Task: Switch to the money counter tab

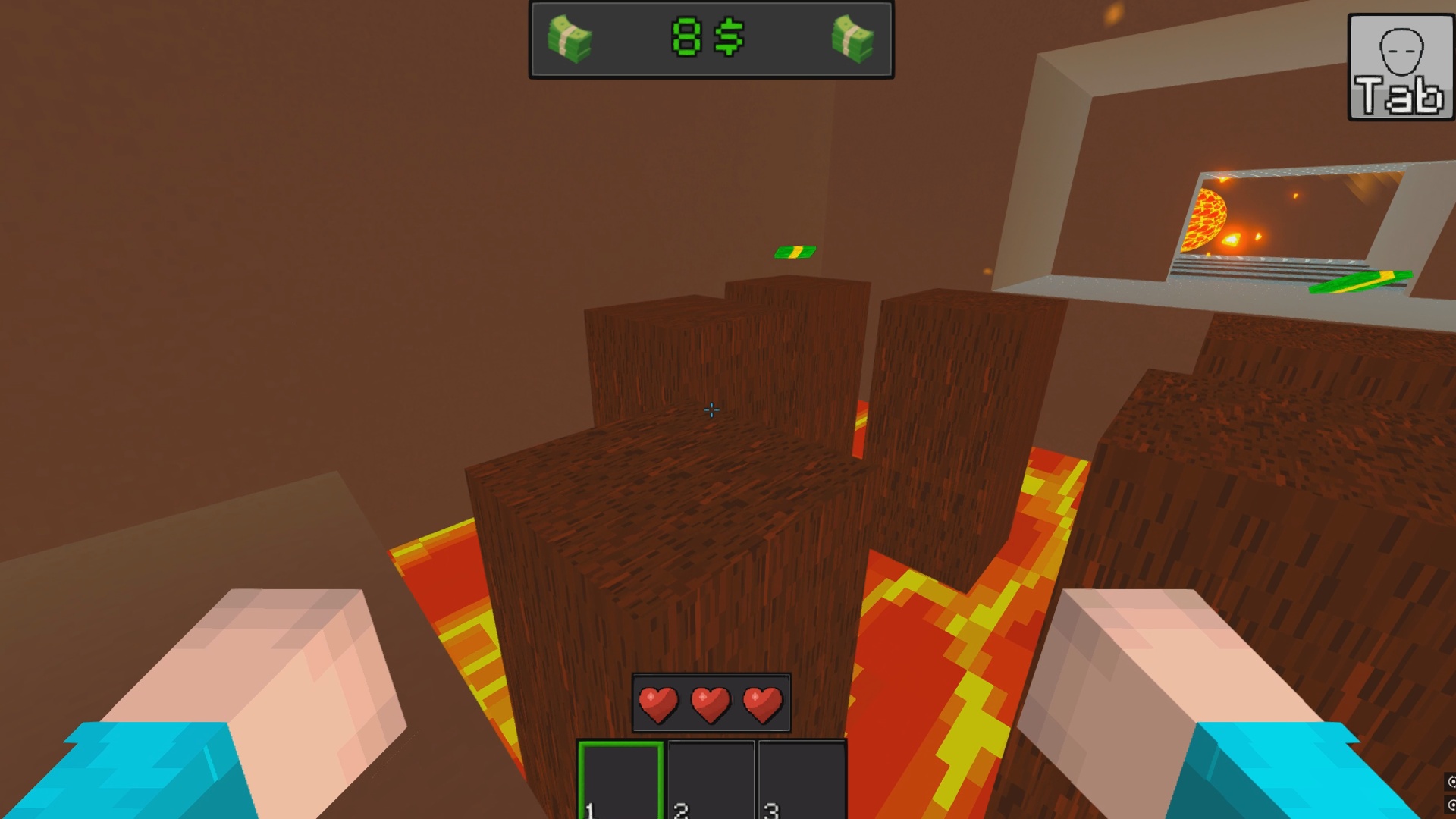Action: (x=709, y=40)
